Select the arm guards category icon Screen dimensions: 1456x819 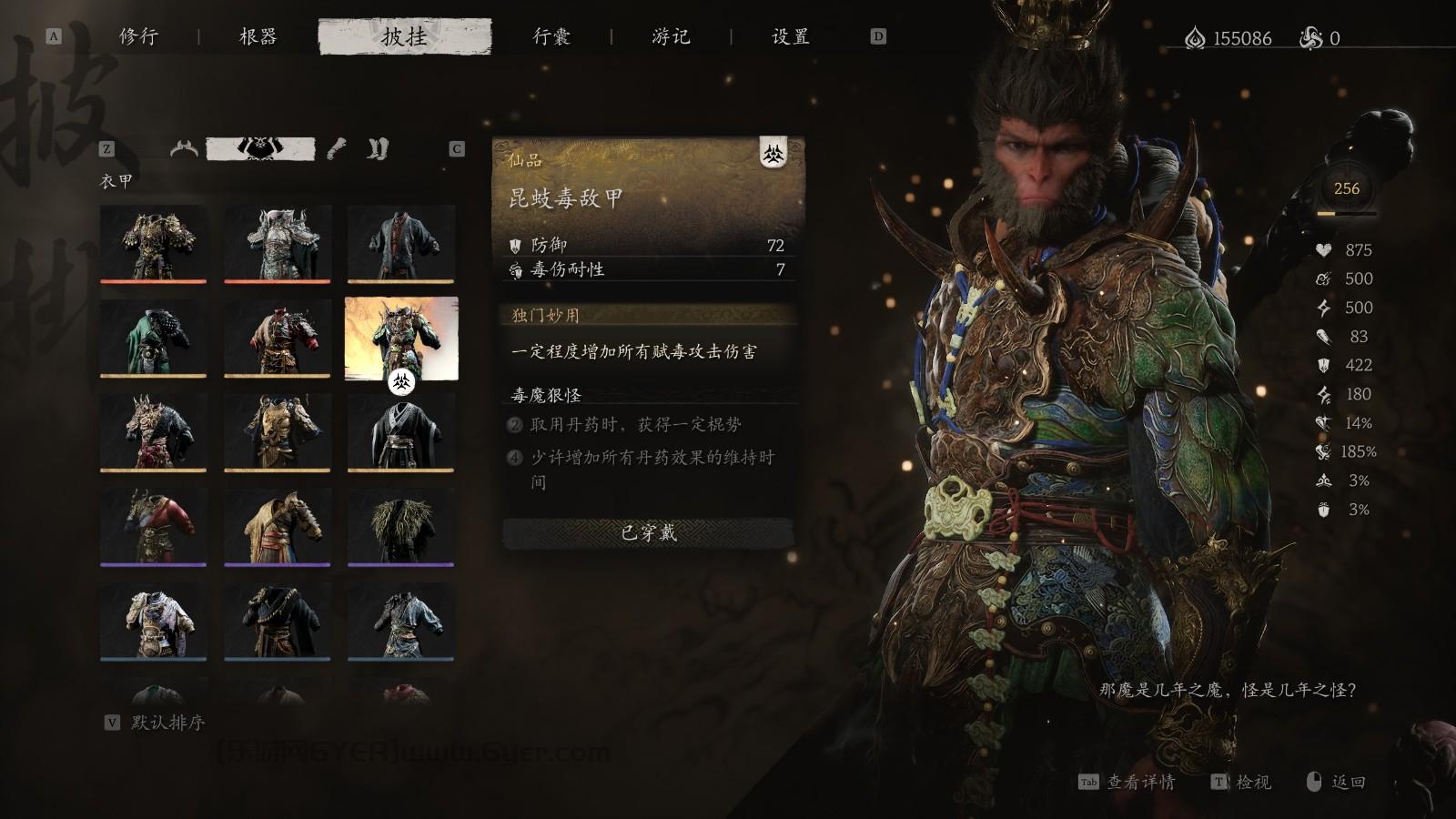(337, 148)
